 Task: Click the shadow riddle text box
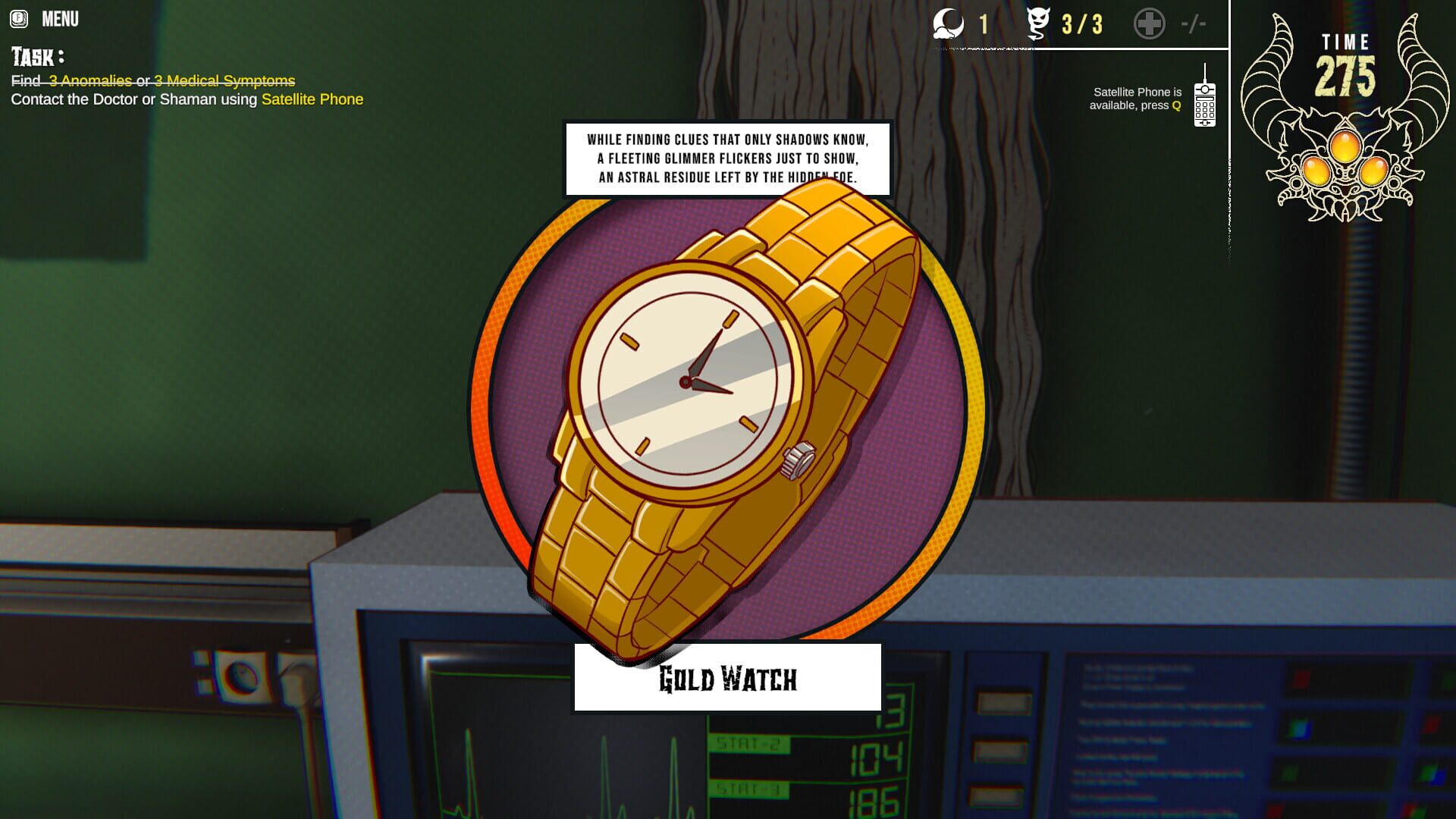726,158
